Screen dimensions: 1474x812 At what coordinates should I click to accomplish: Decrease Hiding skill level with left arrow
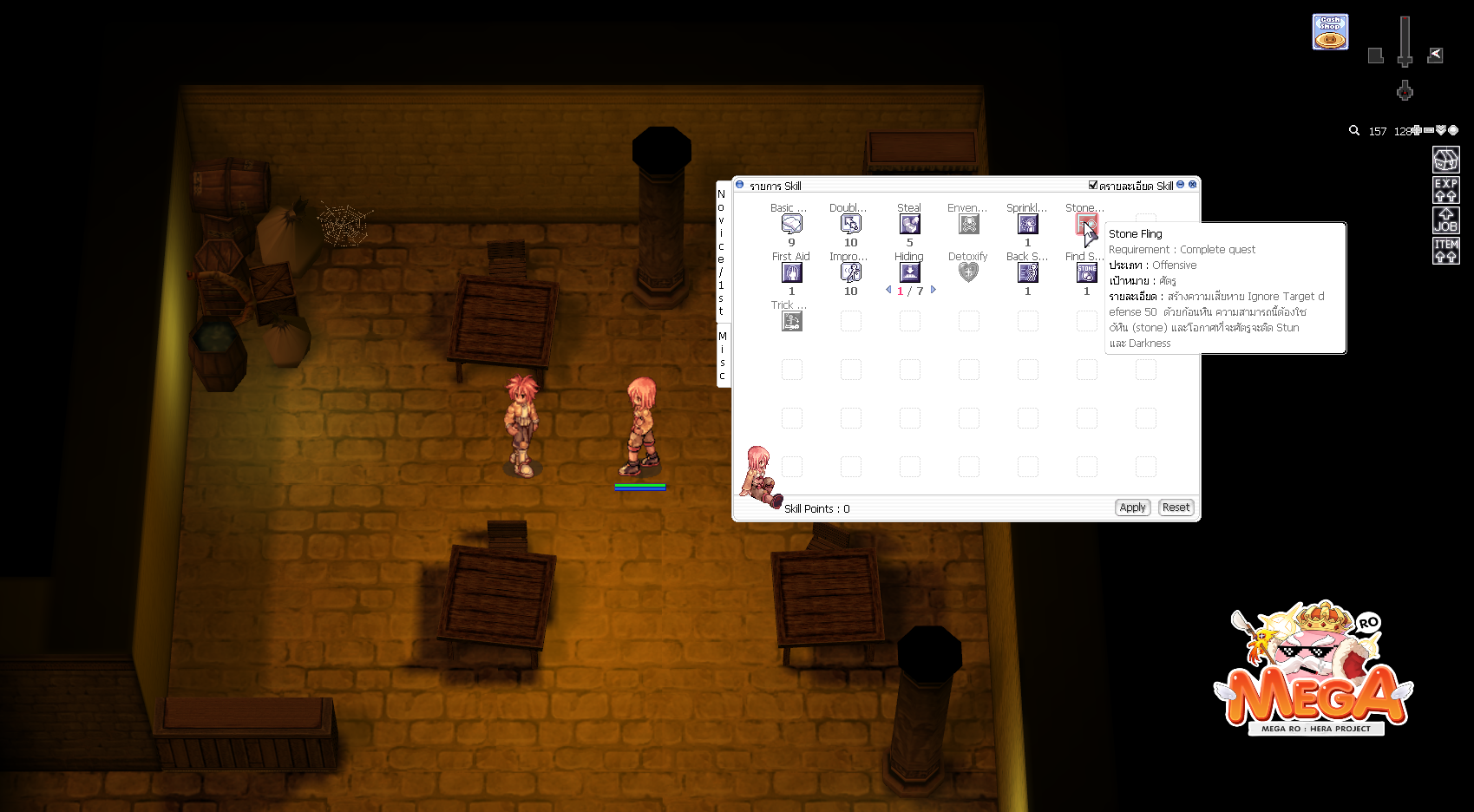tap(888, 290)
